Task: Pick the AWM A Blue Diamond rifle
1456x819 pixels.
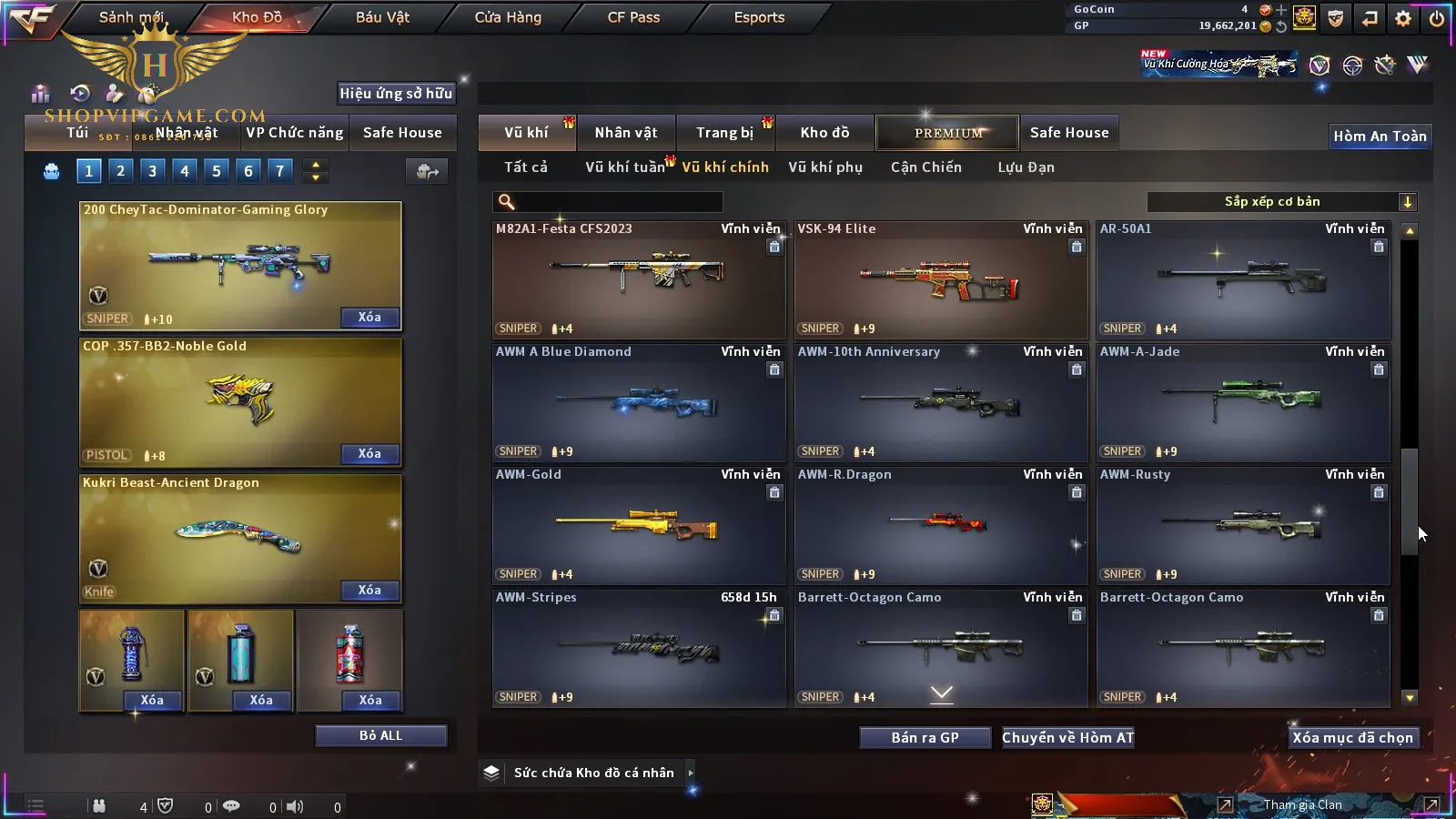Action: [x=638, y=403]
